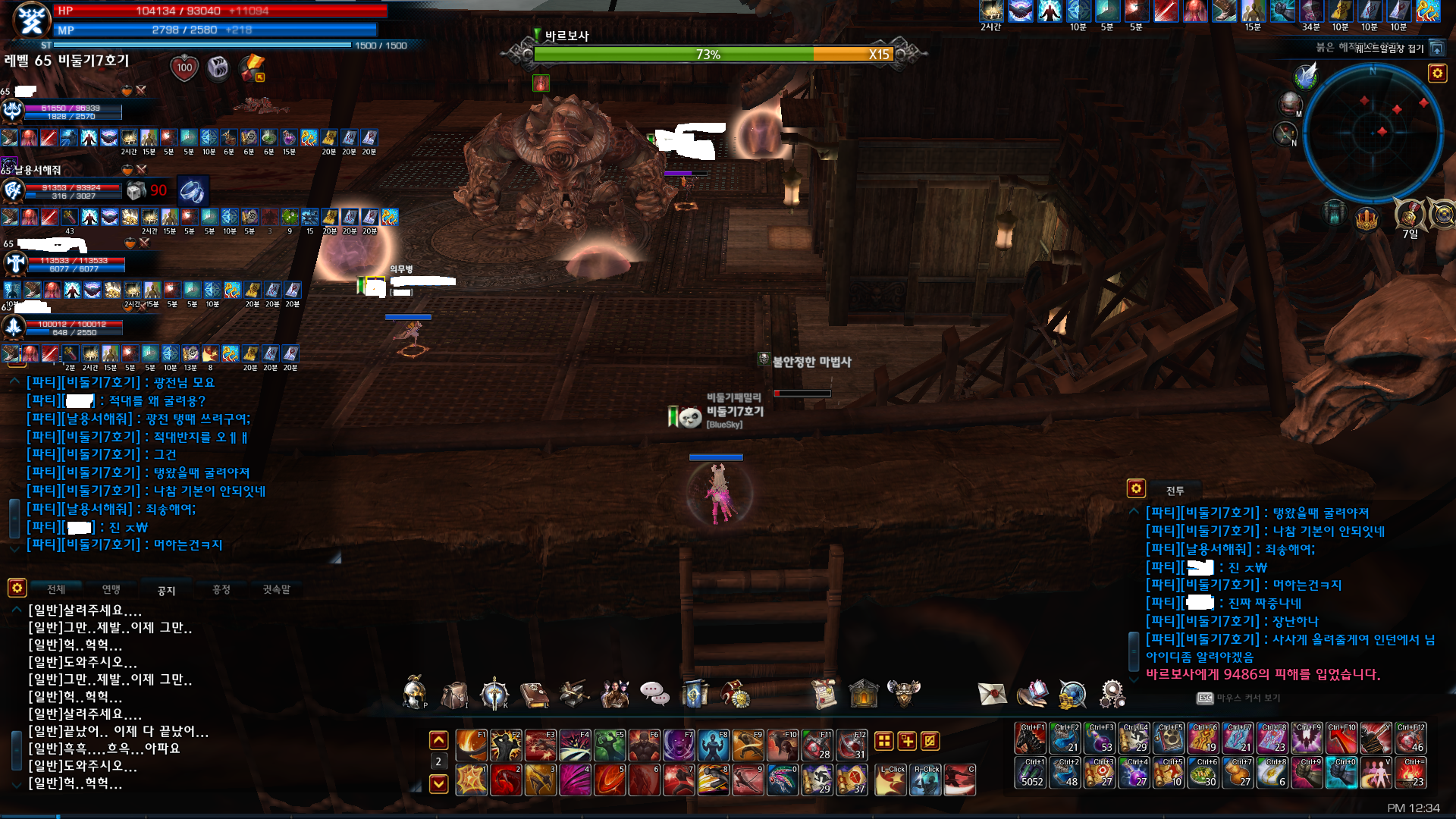Page the skill hotbar down with arrow button

[438, 783]
